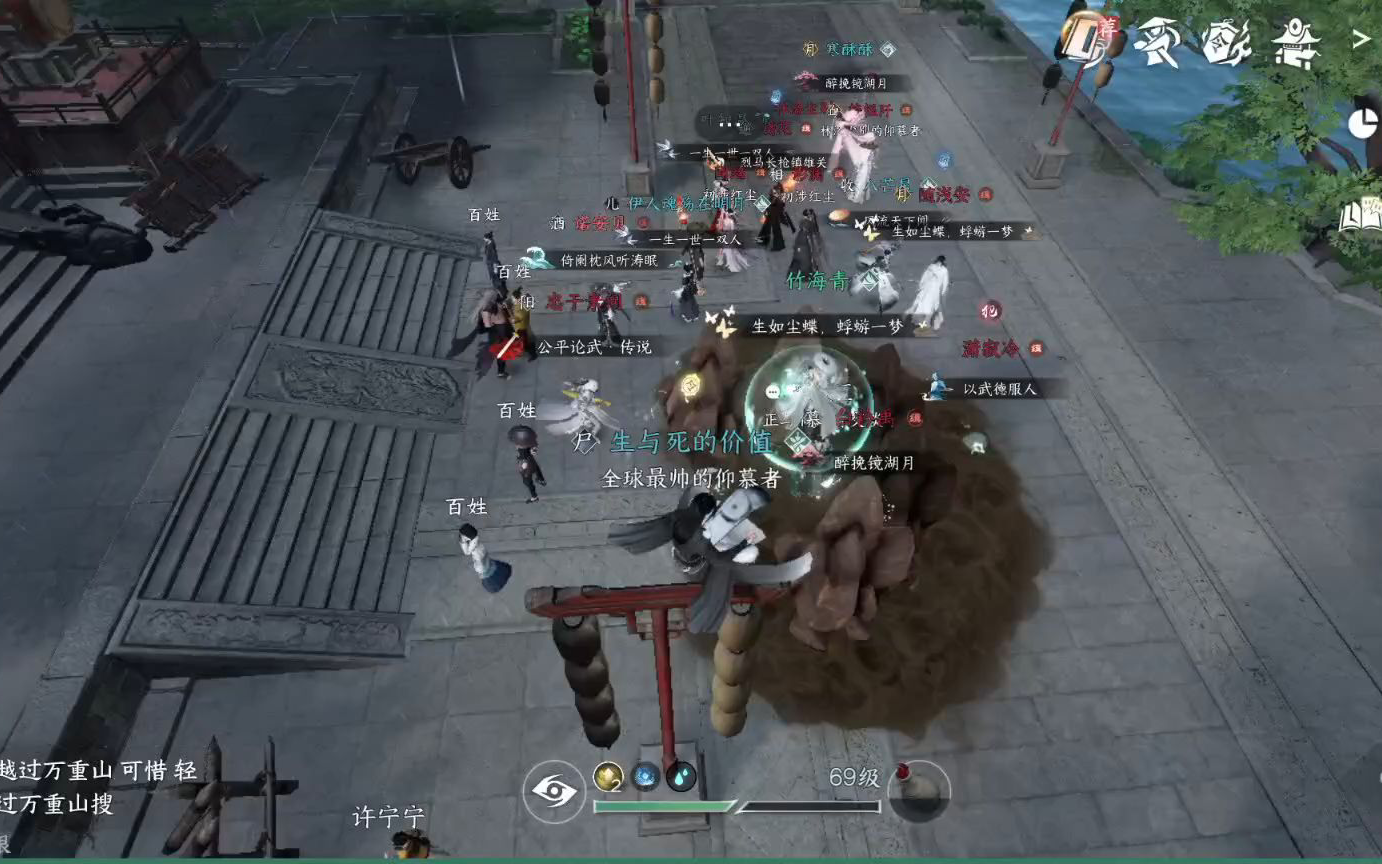
Task: Select the water droplets buff icon
Action: click(681, 776)
